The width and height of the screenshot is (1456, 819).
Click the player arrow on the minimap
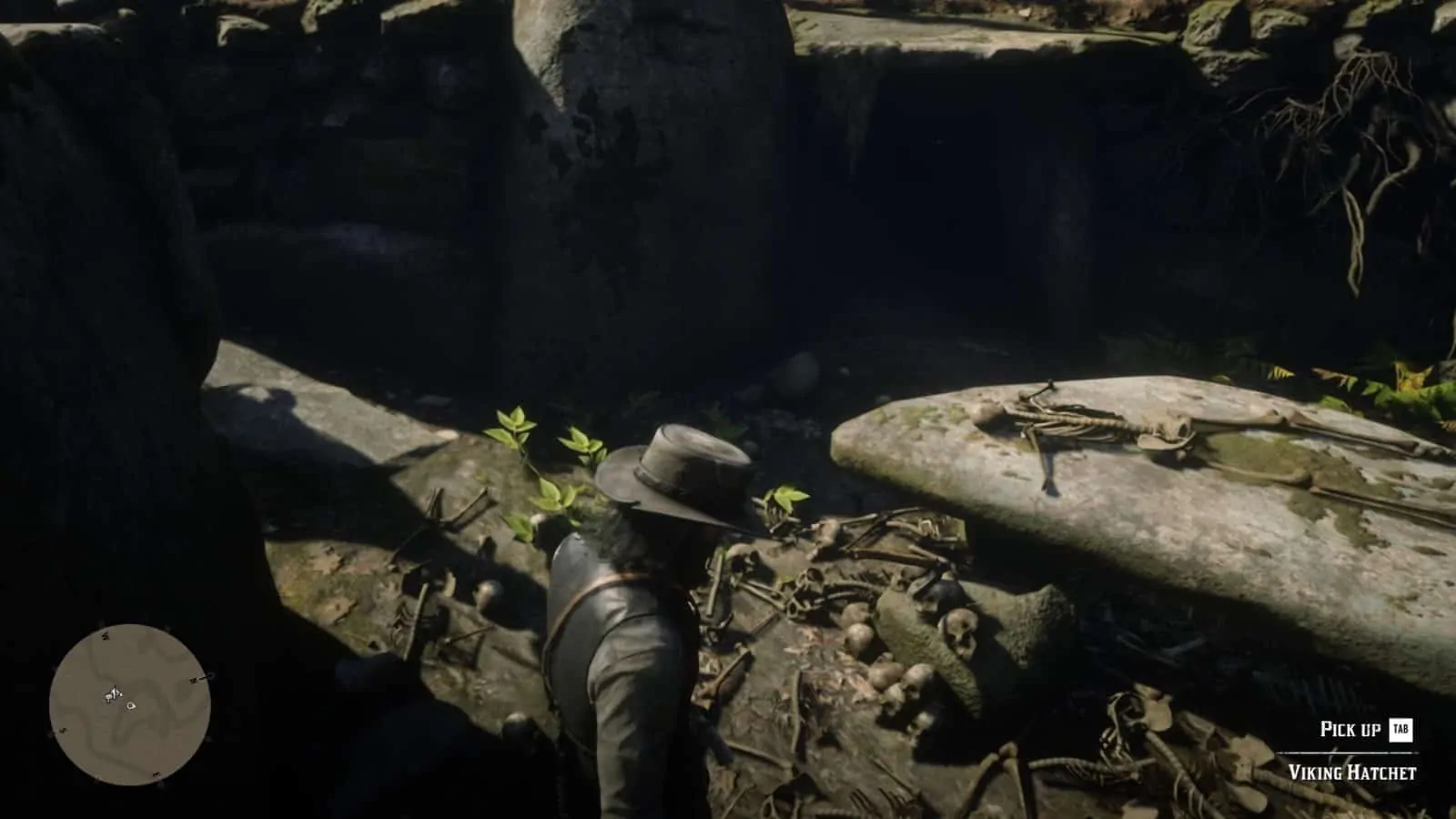click(x=114, y=694)
